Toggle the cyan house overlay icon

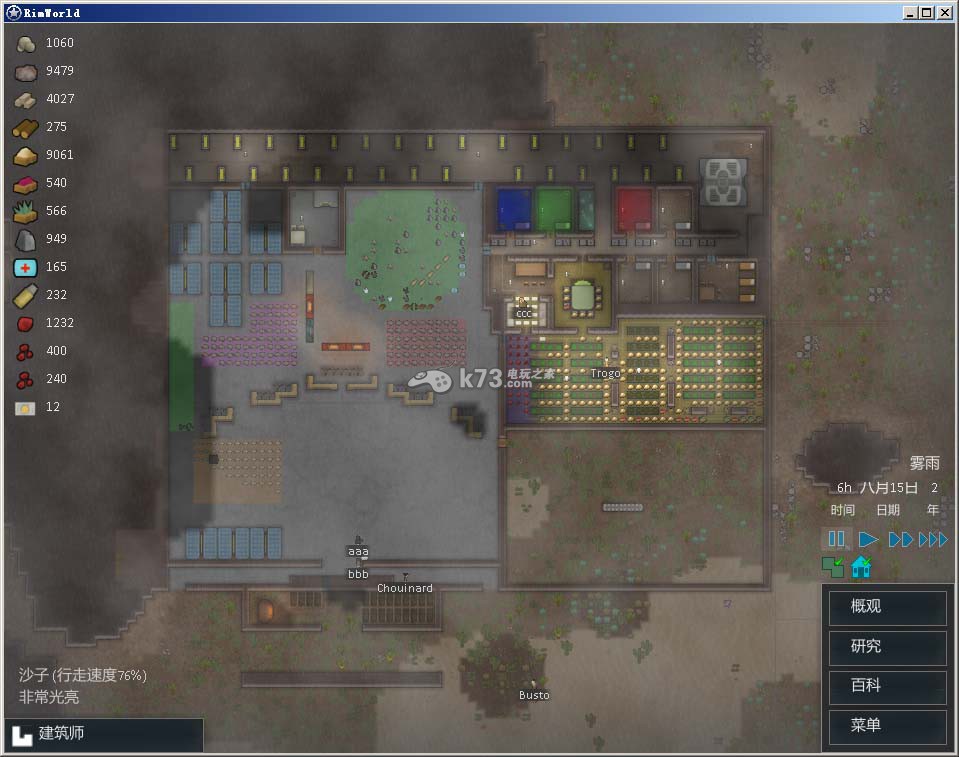pyautogui.click(x=860, y=568)
